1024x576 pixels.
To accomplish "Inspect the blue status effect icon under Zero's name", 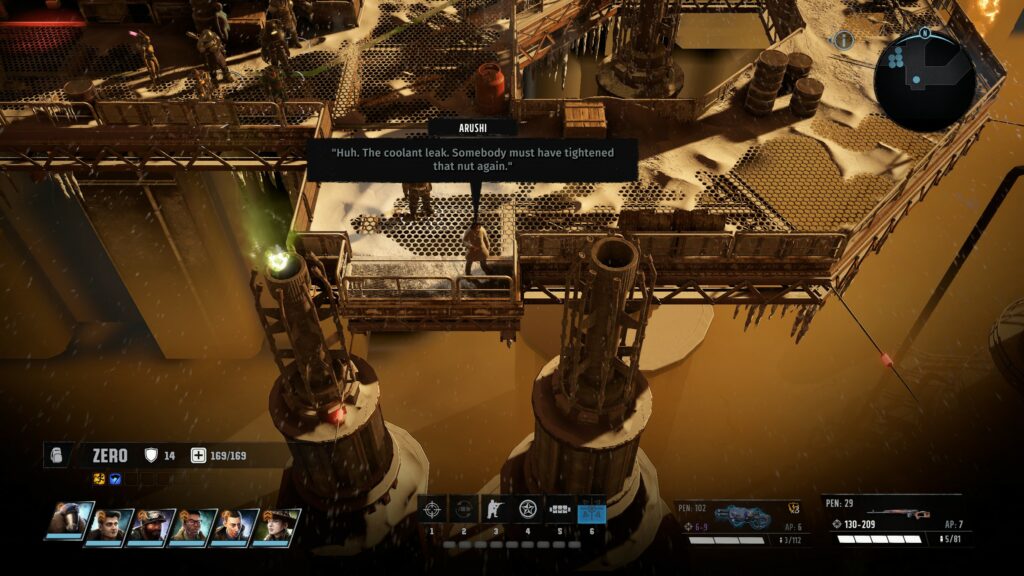I will pos(115,478).
